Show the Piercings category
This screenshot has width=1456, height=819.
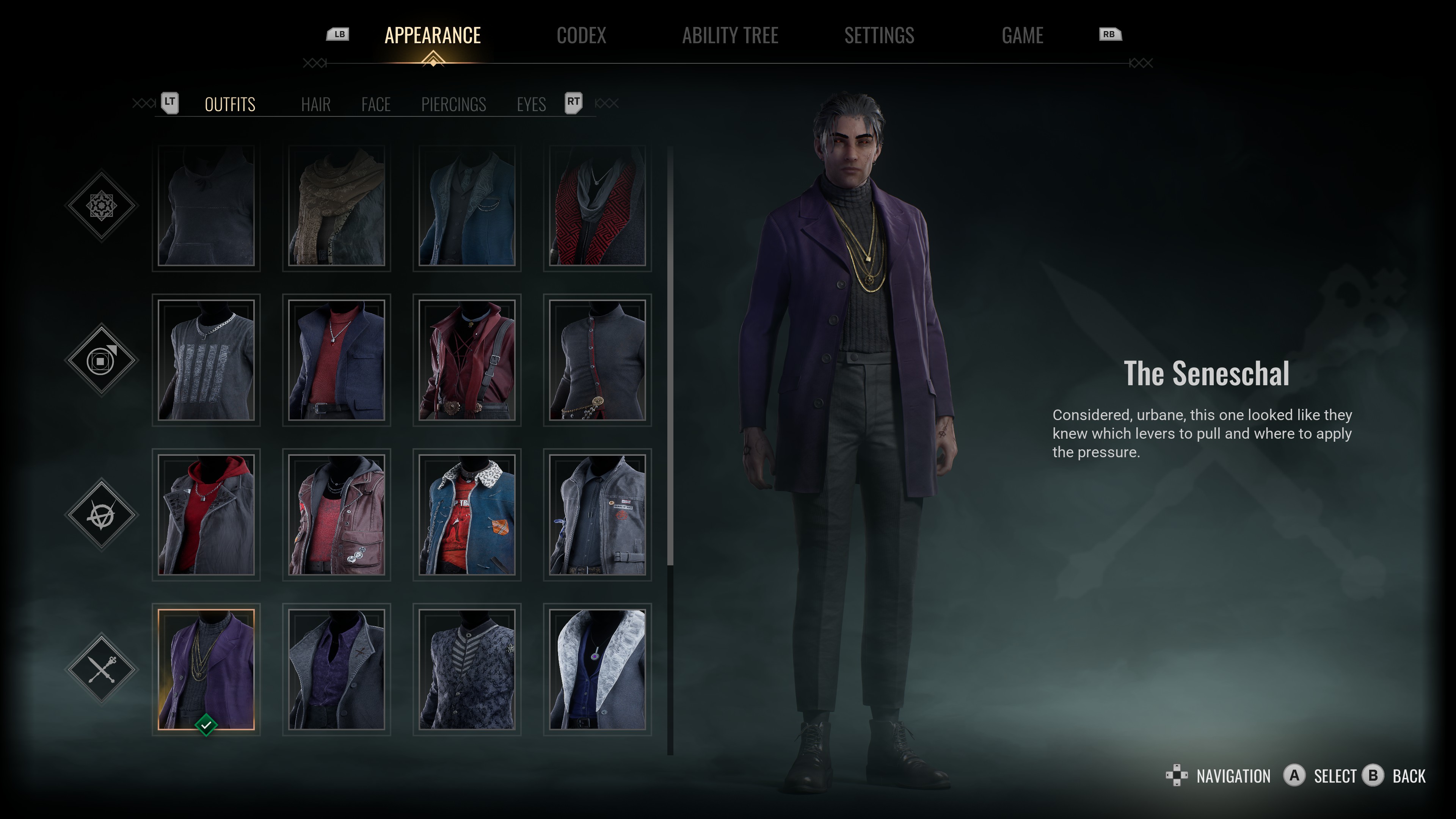click(x=453, y=105)
